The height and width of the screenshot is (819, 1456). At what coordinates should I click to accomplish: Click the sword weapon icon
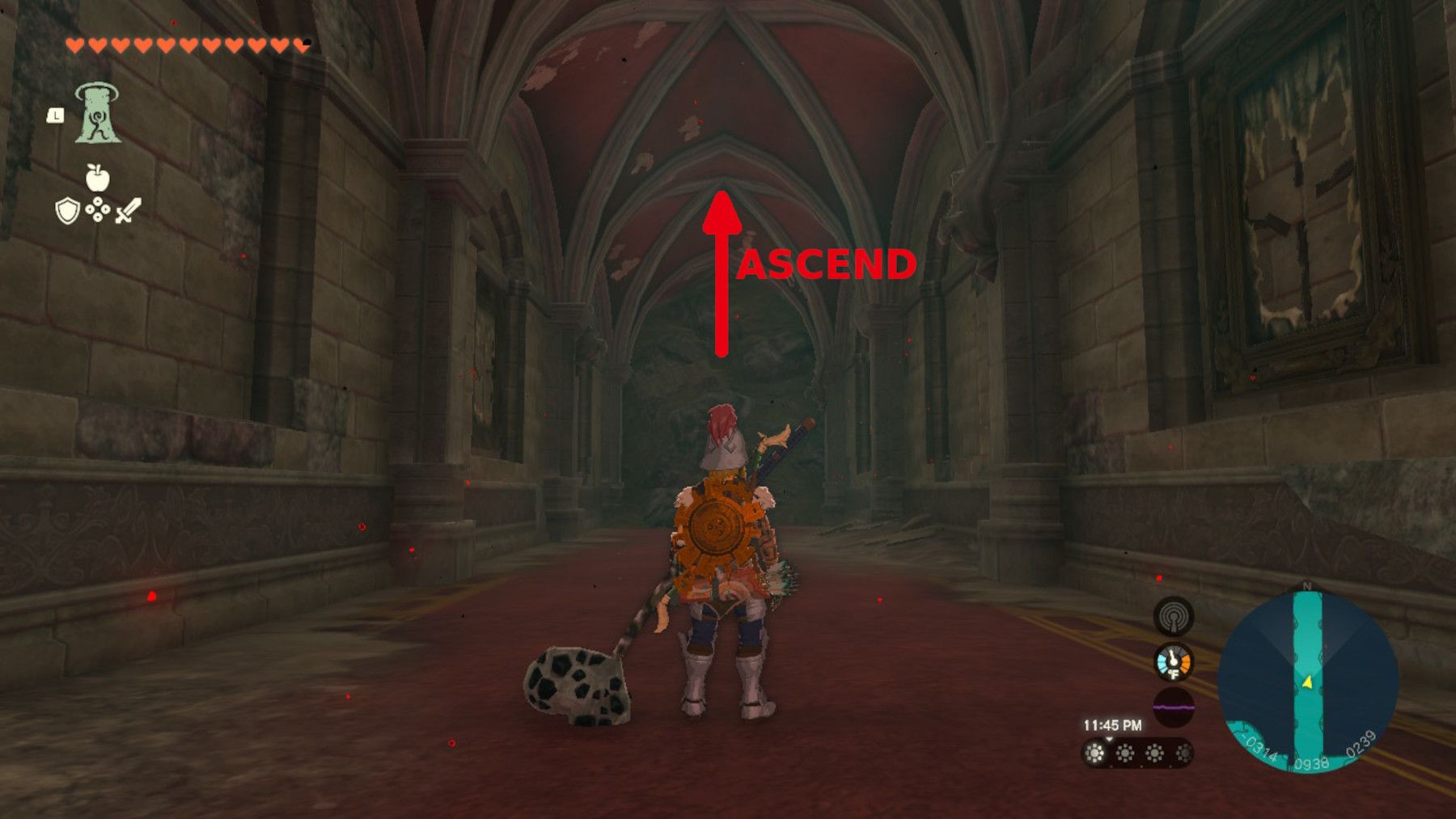[x=128, y=211]
